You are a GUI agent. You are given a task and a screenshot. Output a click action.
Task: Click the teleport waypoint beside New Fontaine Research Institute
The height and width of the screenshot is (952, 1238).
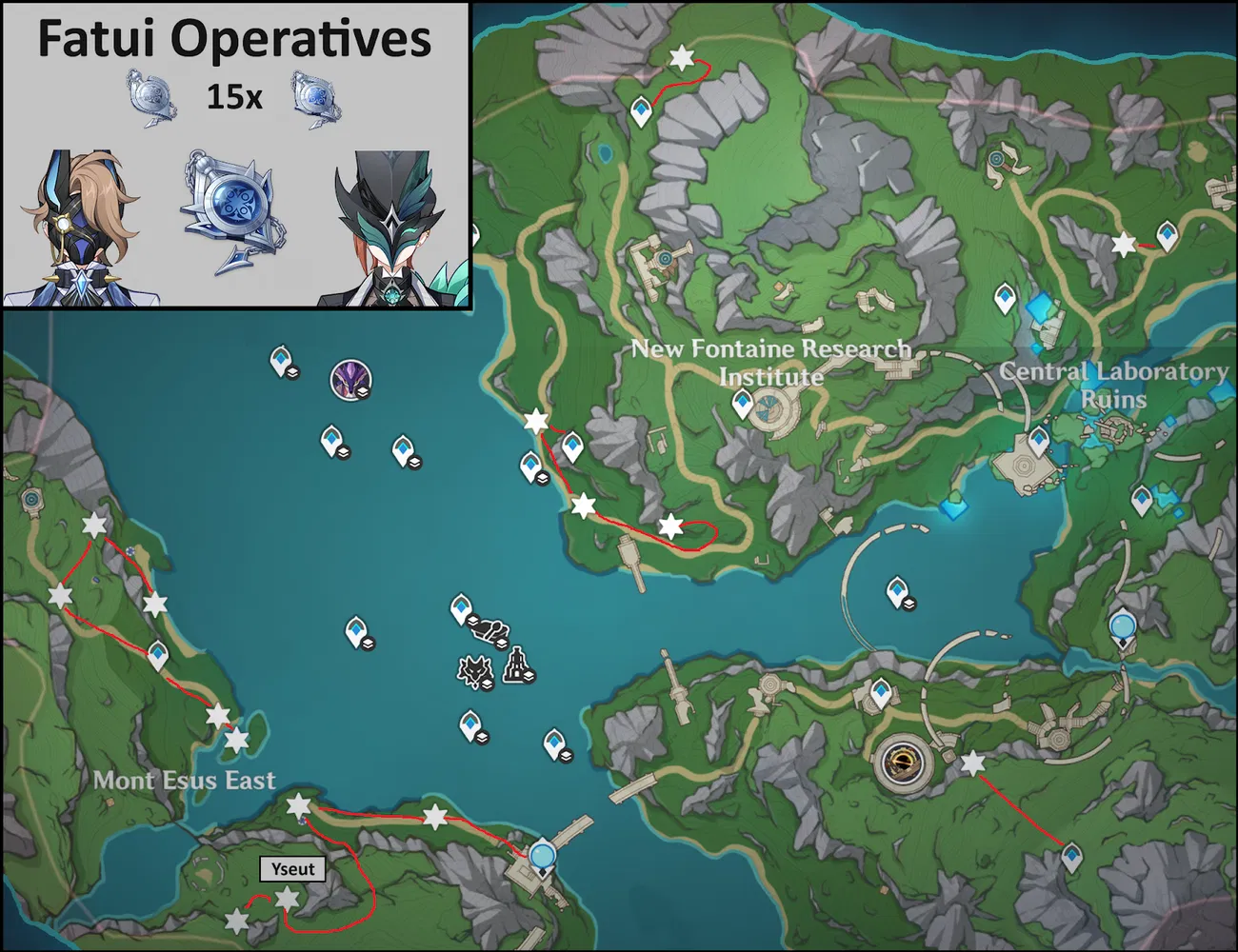click(x=742, y=402)
